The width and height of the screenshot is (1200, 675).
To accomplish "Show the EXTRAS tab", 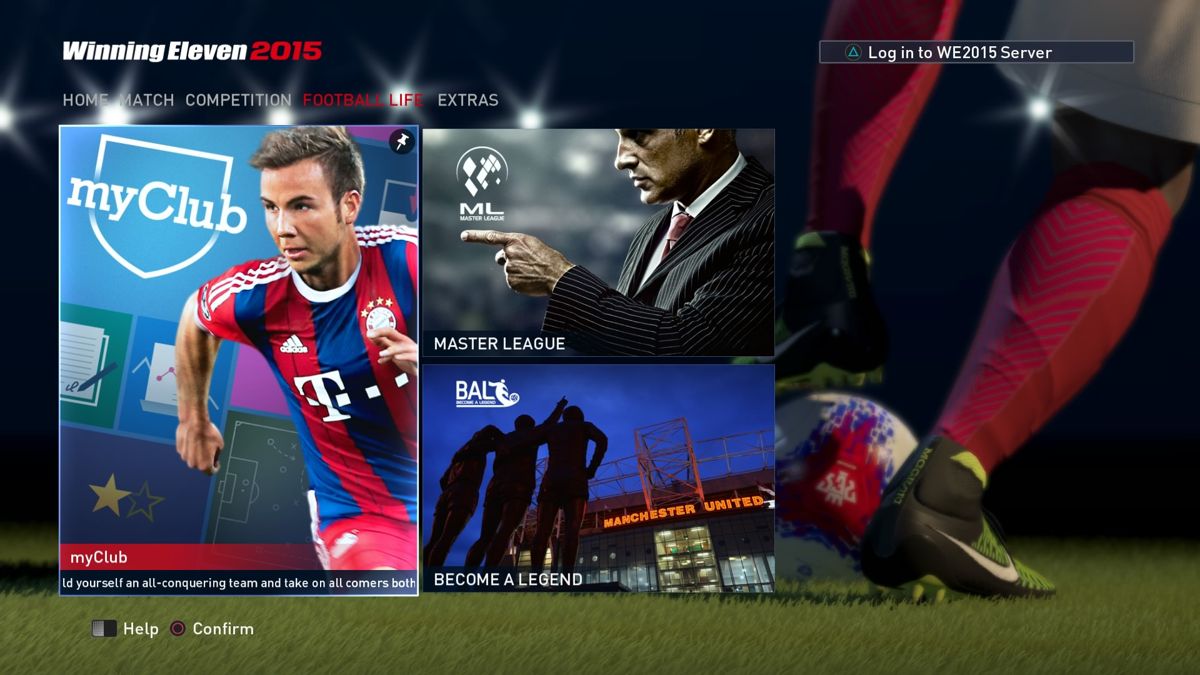I will pos(467,100).
